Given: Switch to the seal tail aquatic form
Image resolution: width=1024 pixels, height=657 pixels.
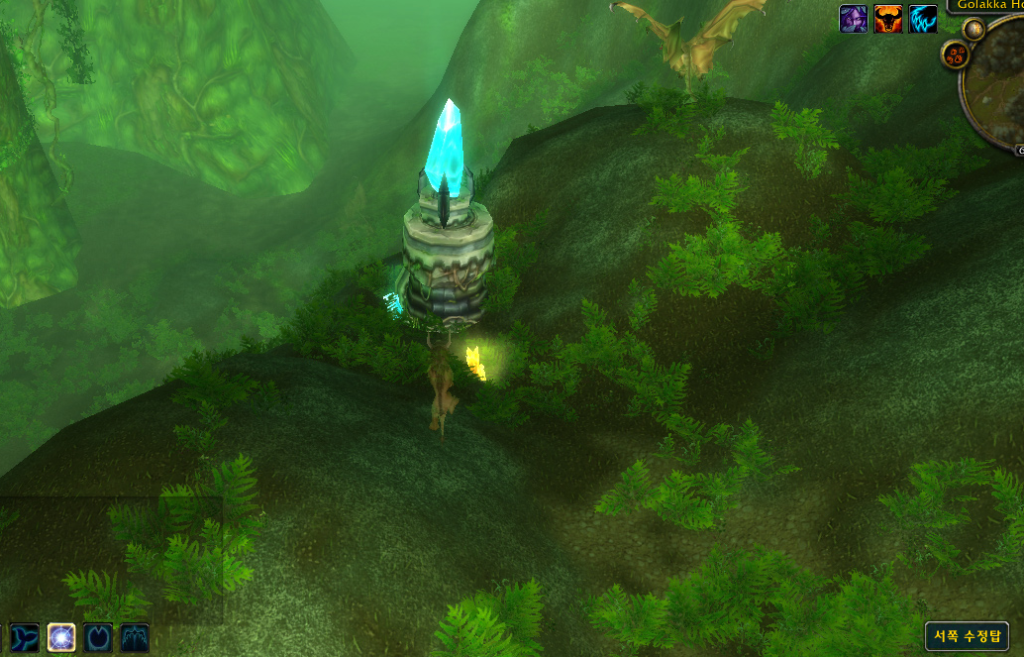Looking at the screenshot, I should [24, 637].
